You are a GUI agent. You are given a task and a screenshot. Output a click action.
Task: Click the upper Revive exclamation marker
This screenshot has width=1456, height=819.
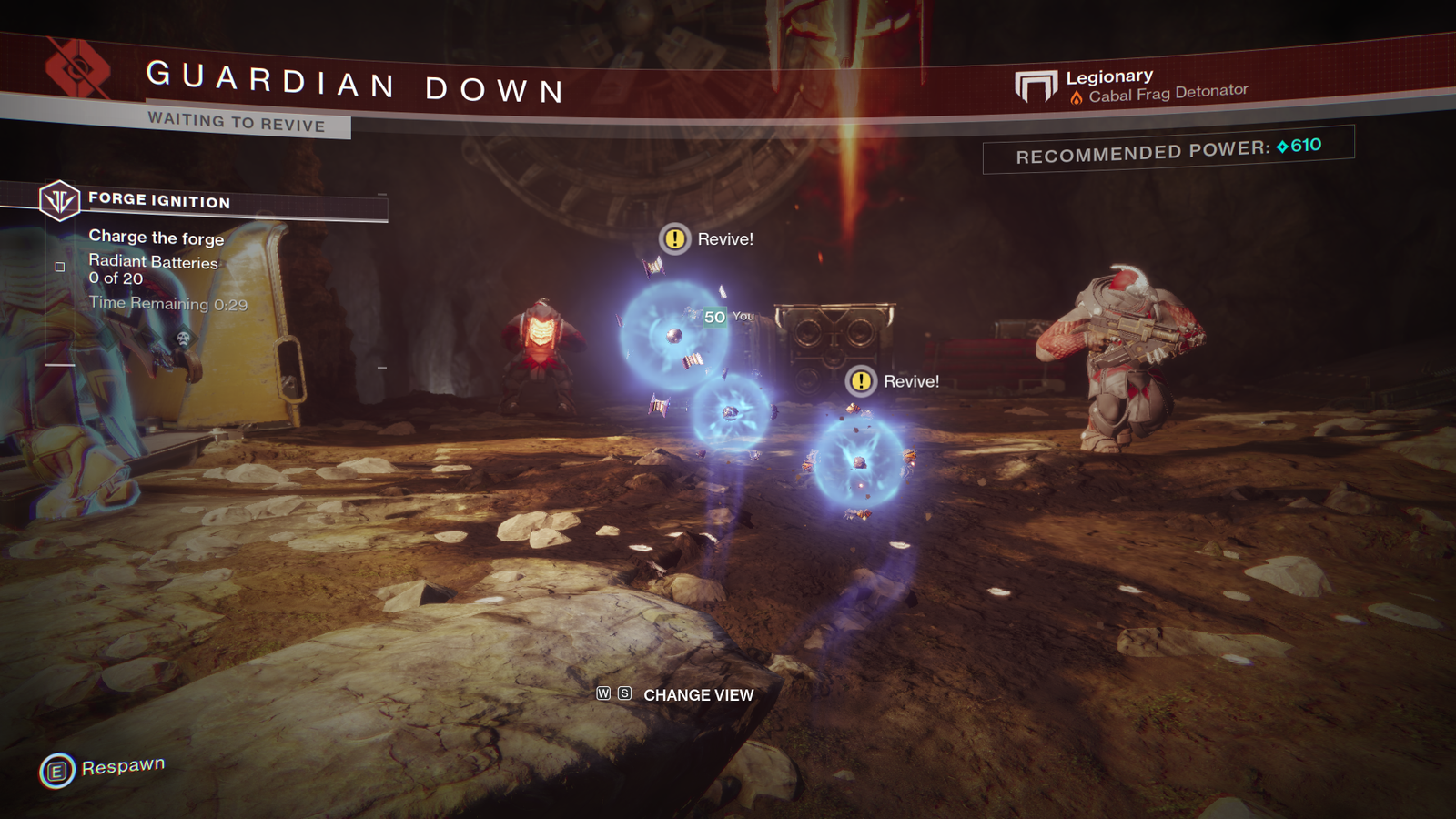click(673, 240)
